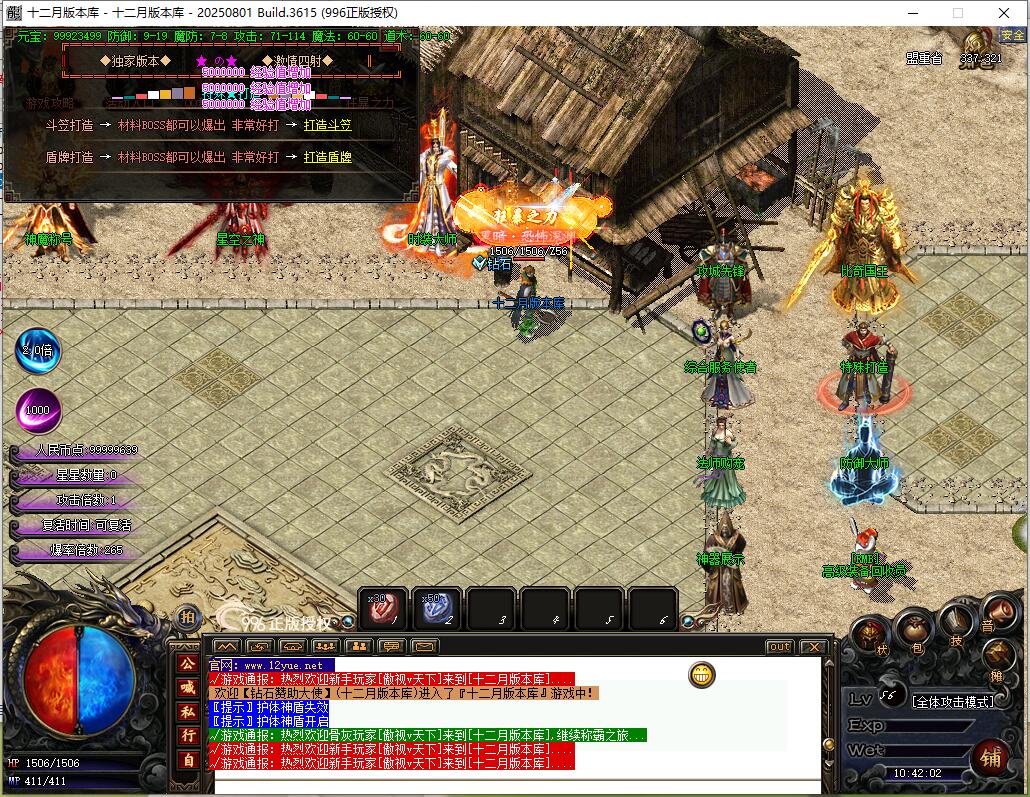Open the bag (包) inventory
Screen dimensions: 1030x797
pyautogui.click(x=914, y=629)
